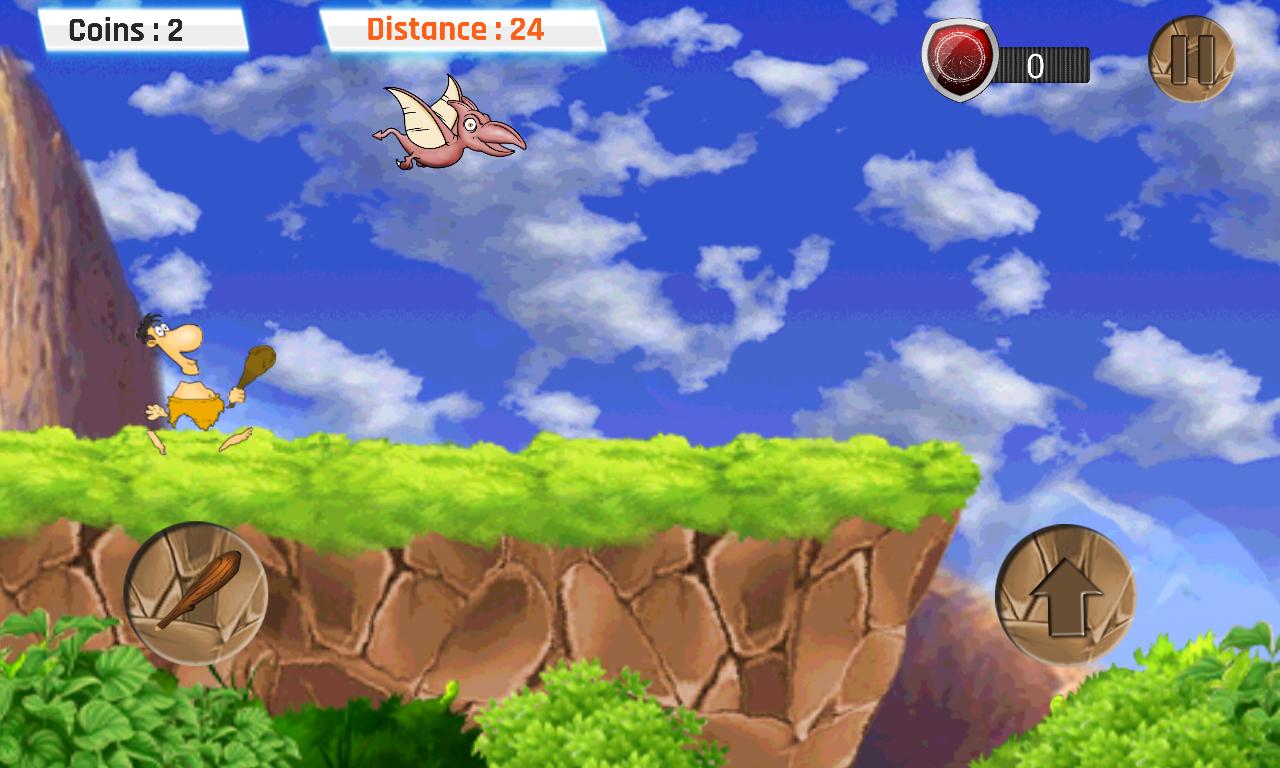Tap the flying pterodactyl

(x=450, y=130)
